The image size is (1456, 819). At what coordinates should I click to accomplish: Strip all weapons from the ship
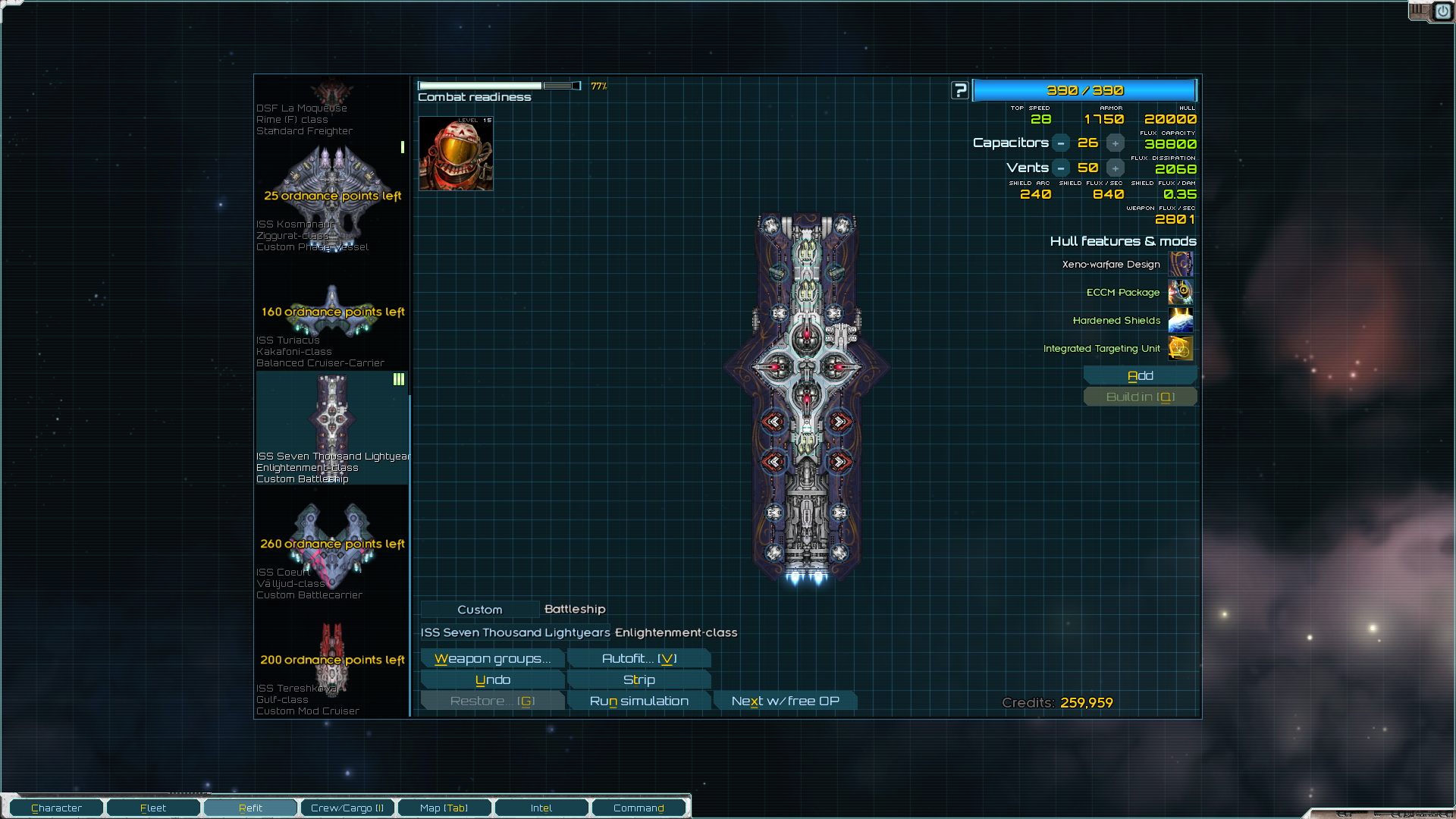tap(639, 680)
